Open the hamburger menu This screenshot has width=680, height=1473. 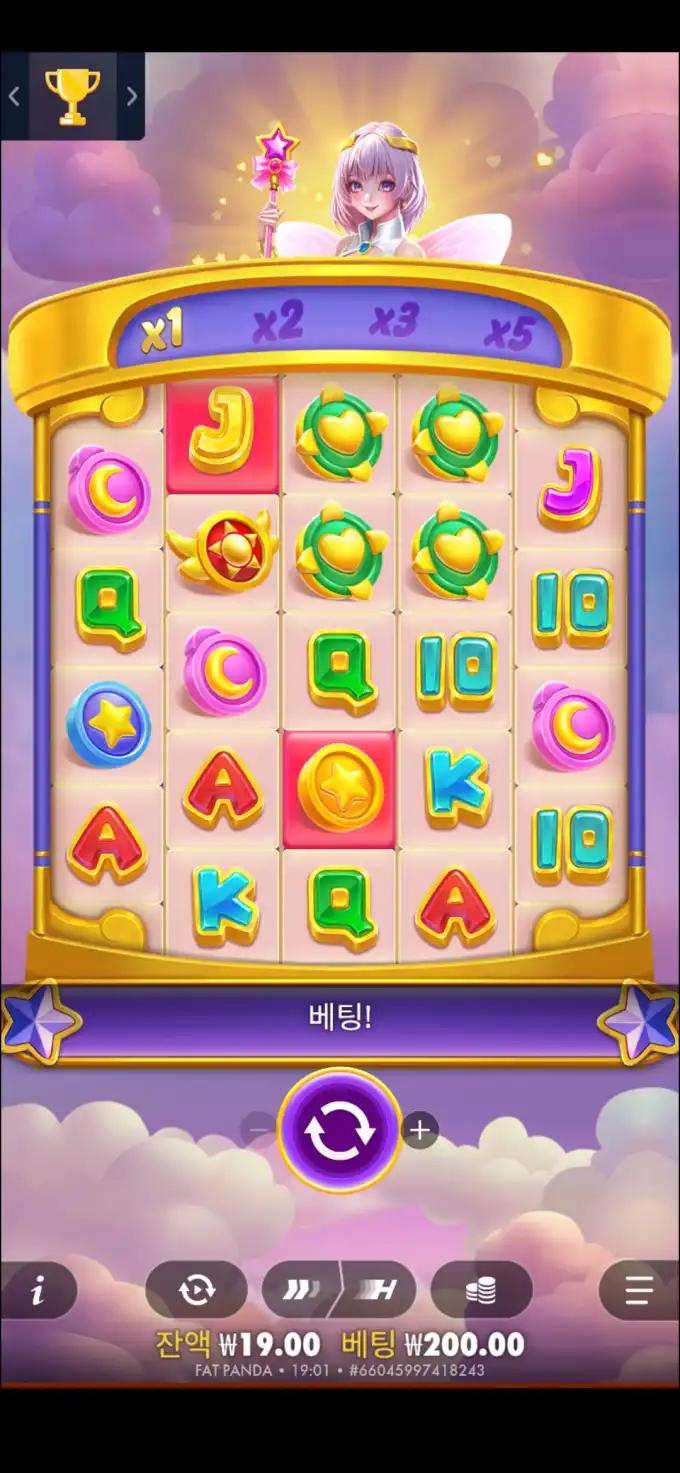[x=638, y=1291]
